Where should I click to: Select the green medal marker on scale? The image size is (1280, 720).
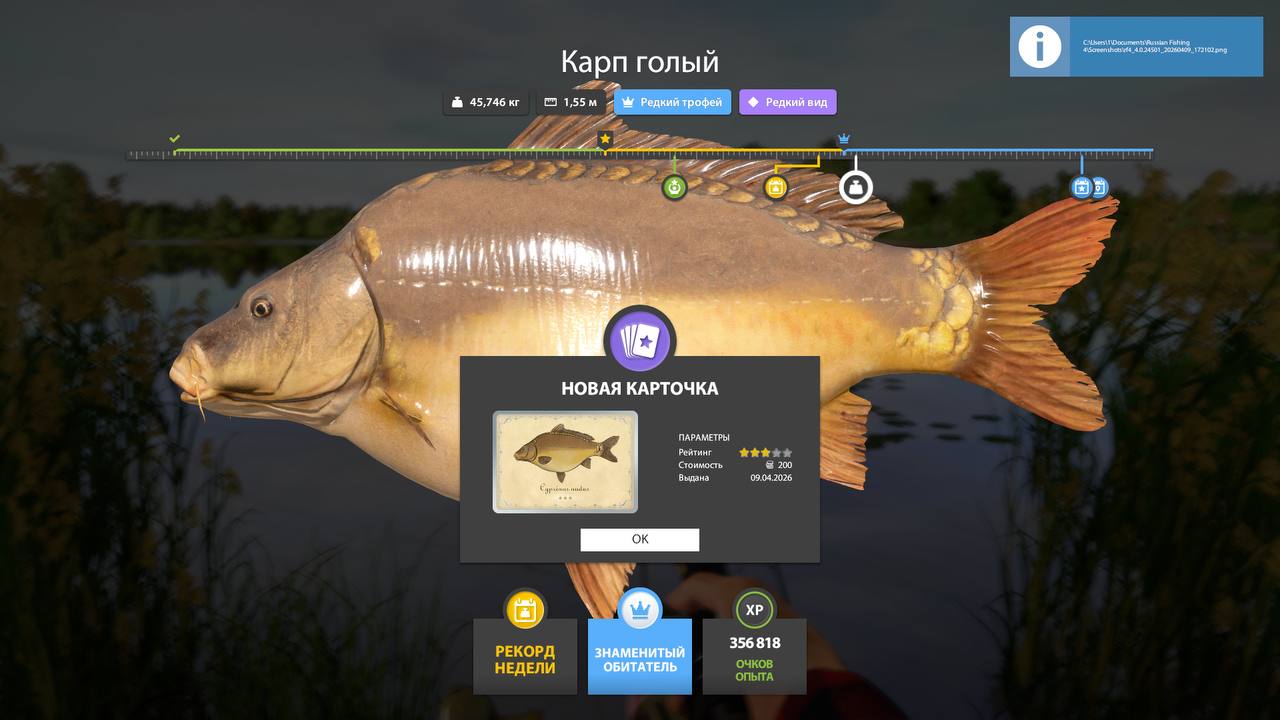[x=675, y=187]
